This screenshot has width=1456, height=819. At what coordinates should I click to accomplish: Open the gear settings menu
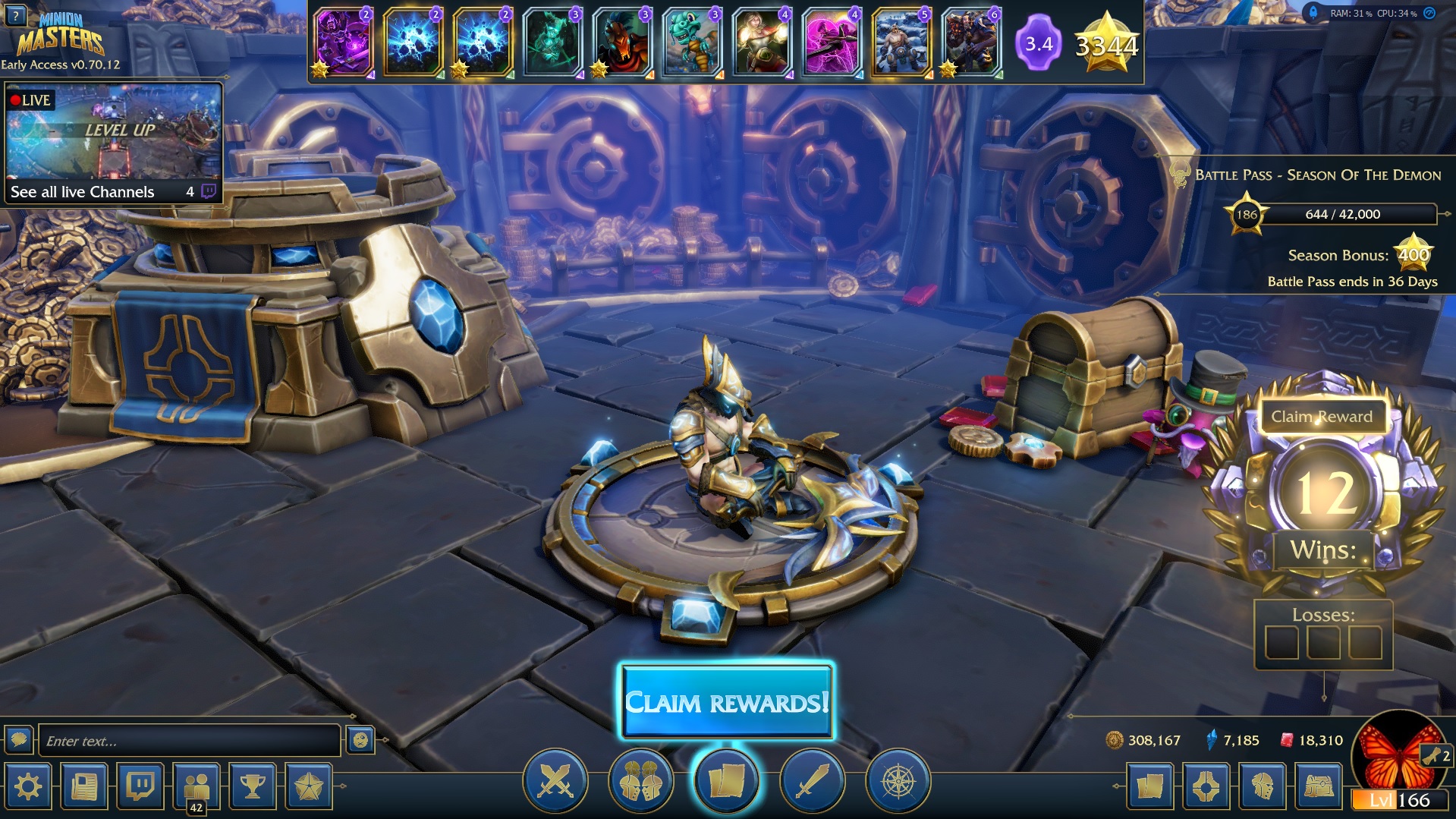tap(28, 786)
